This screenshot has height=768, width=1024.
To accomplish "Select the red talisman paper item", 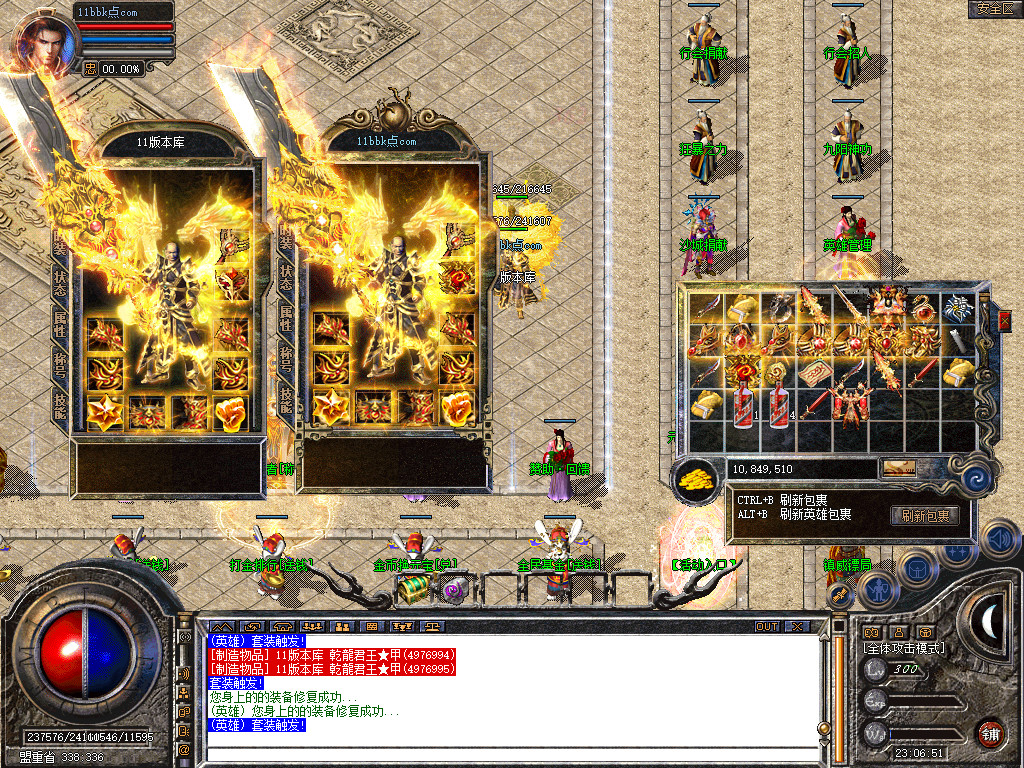I will point(813,373).
